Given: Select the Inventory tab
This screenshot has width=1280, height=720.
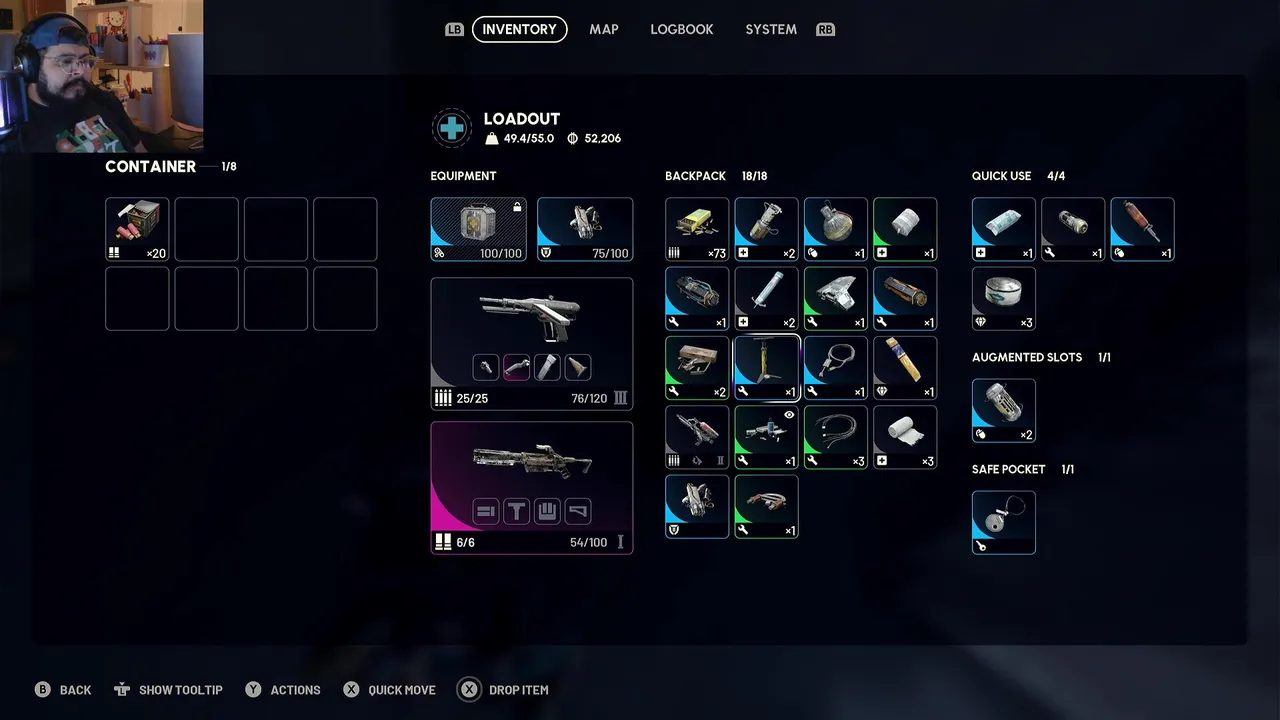Looking at the screenshot, I should tap(519, 29).
